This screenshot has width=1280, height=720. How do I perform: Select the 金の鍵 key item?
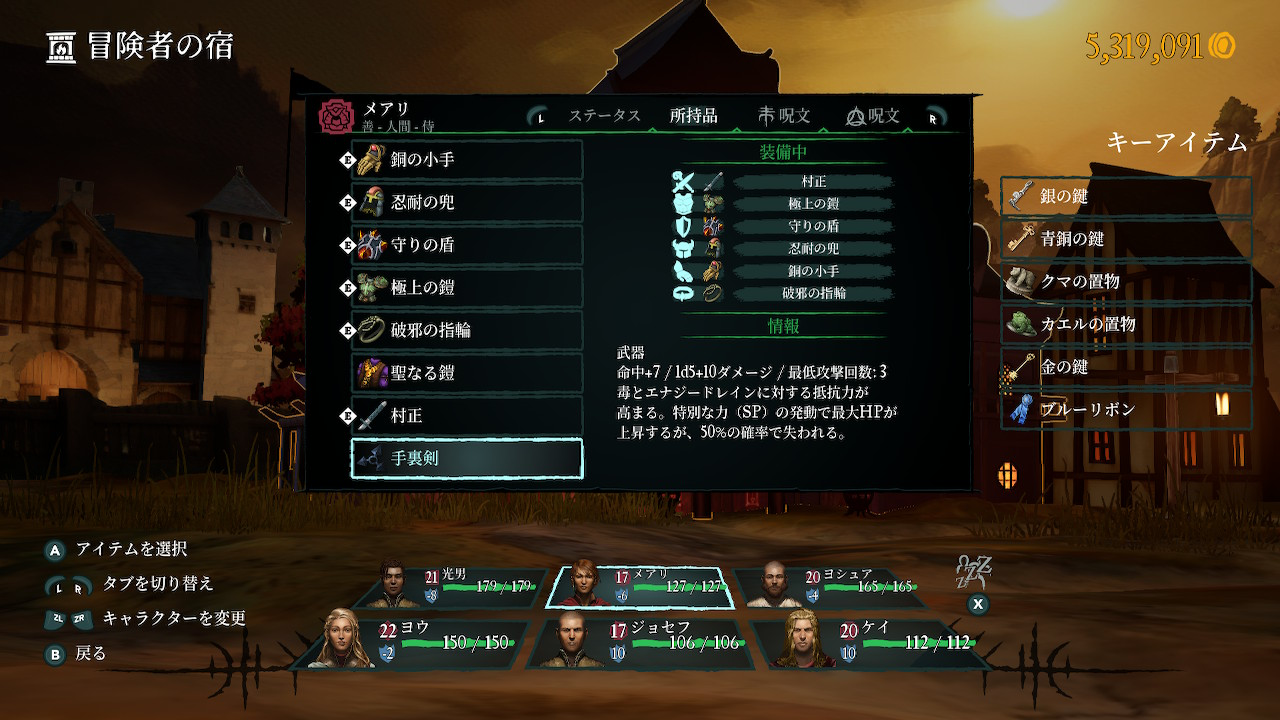(1126, 367)
